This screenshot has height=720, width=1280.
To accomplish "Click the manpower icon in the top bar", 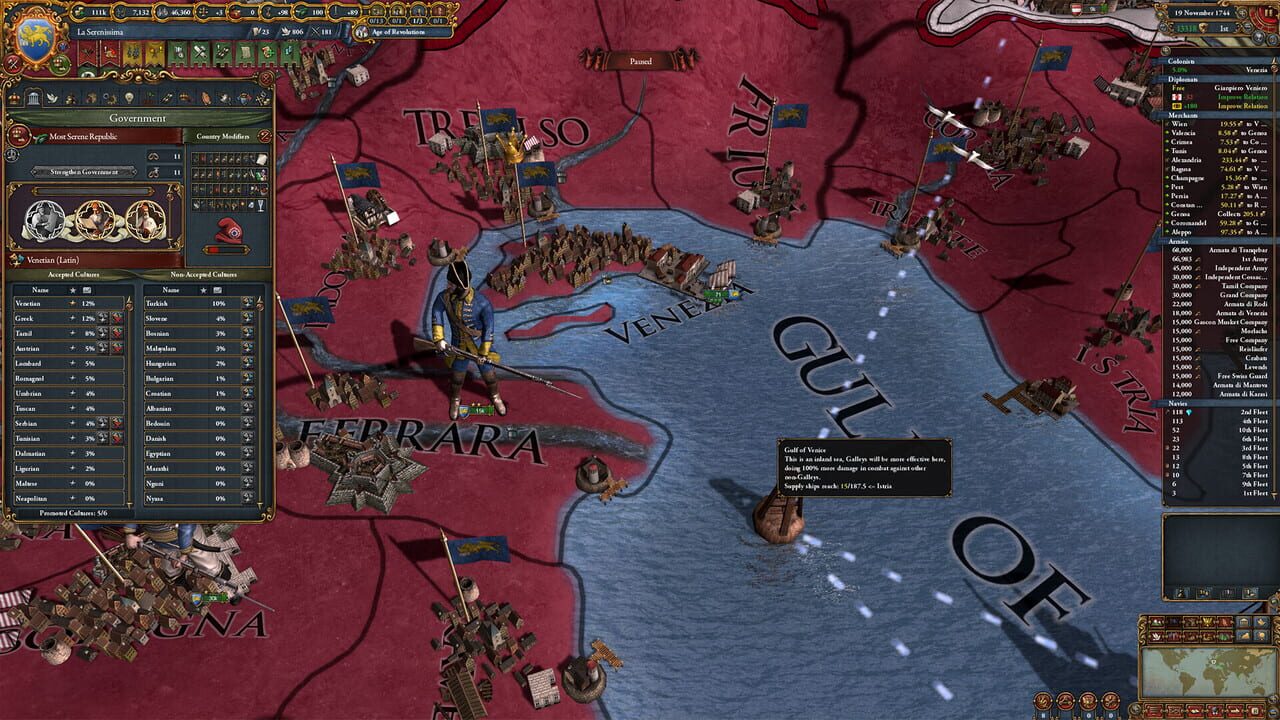I will coord(119,11).
